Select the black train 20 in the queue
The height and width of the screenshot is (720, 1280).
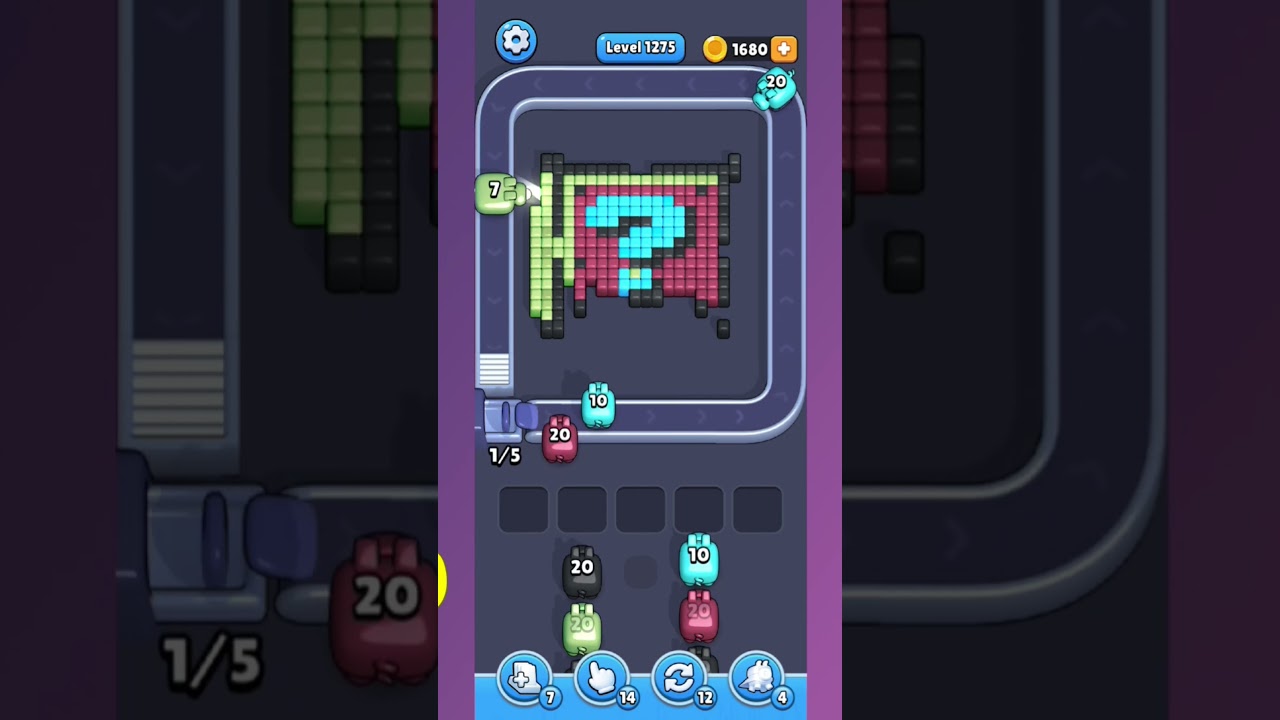[581, 570]
